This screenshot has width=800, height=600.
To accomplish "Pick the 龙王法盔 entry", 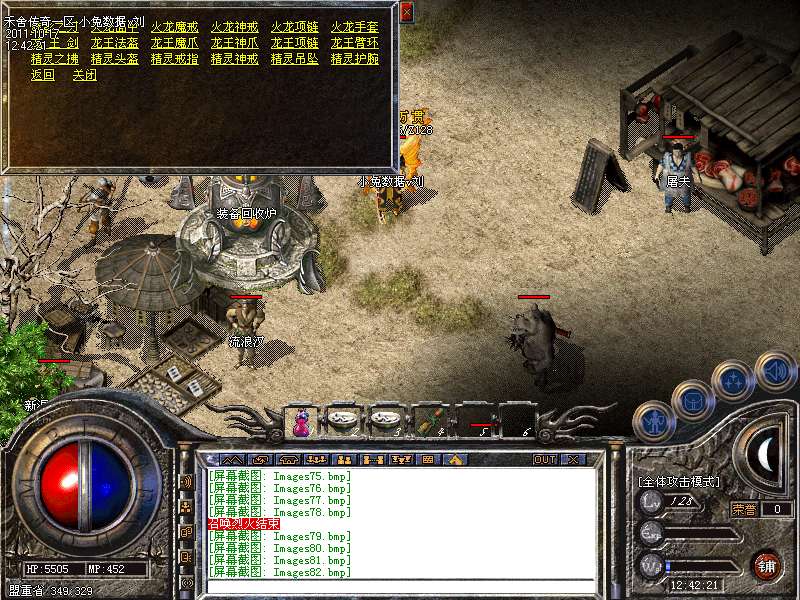I will click(114, 43).
